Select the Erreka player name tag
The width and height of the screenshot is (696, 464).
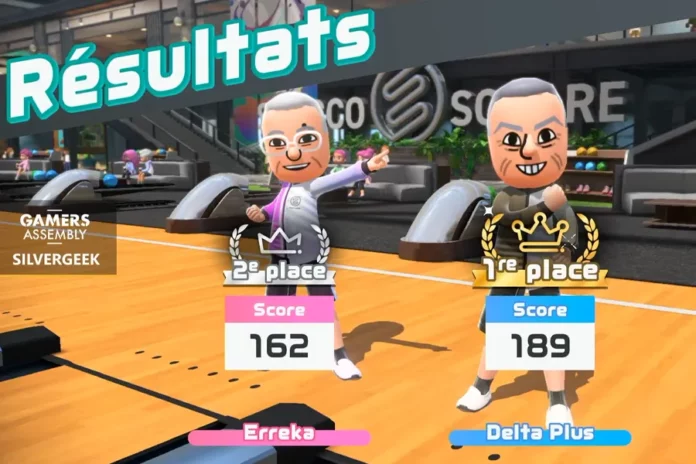pos(279,435)
